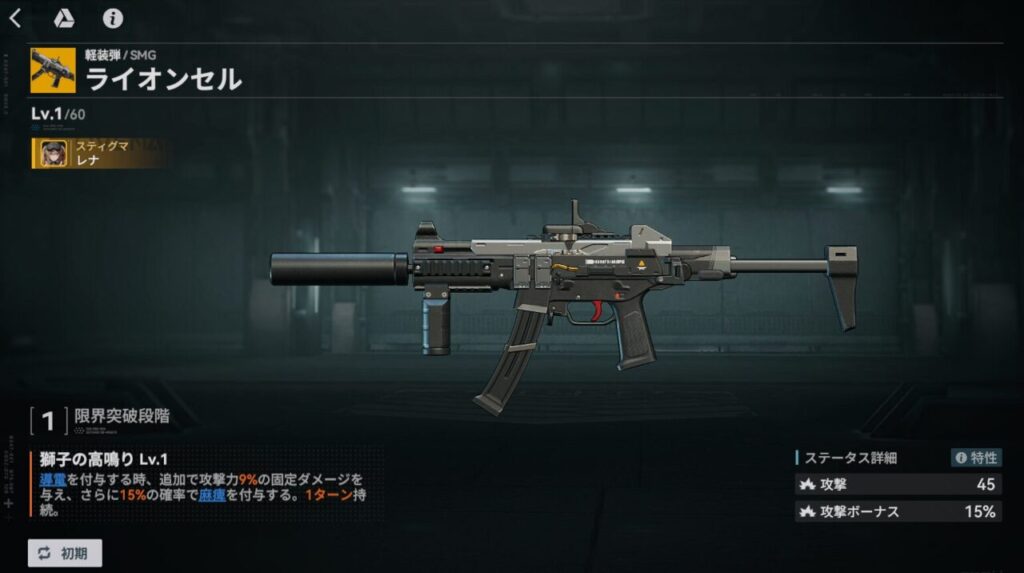Show the info circle icon details

113,19
